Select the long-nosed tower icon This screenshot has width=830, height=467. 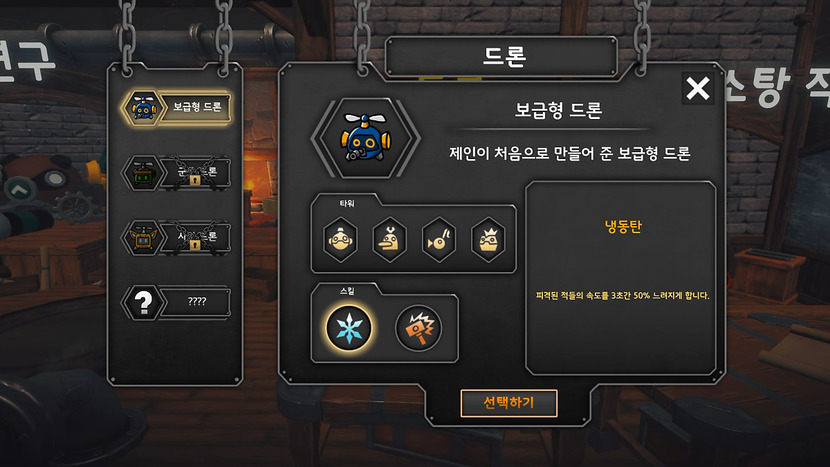point(389,238)
